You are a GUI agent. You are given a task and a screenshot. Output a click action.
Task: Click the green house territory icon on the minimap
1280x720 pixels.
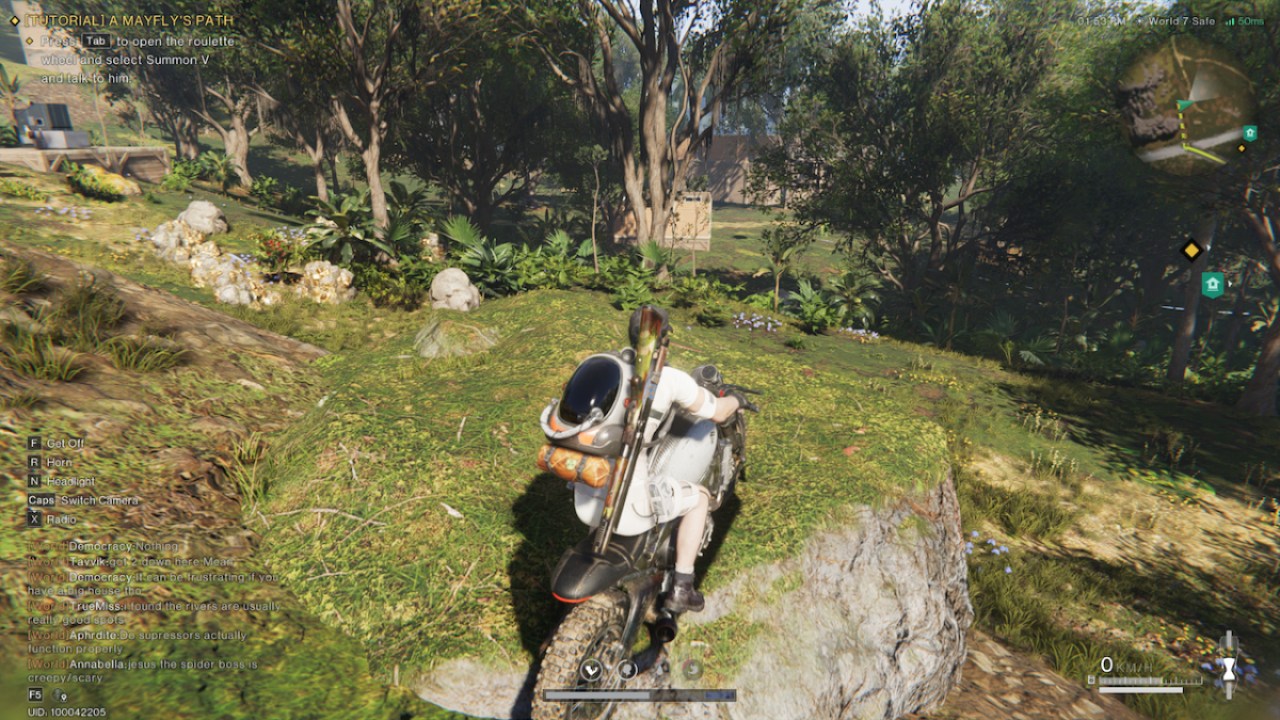[1249, 134]
